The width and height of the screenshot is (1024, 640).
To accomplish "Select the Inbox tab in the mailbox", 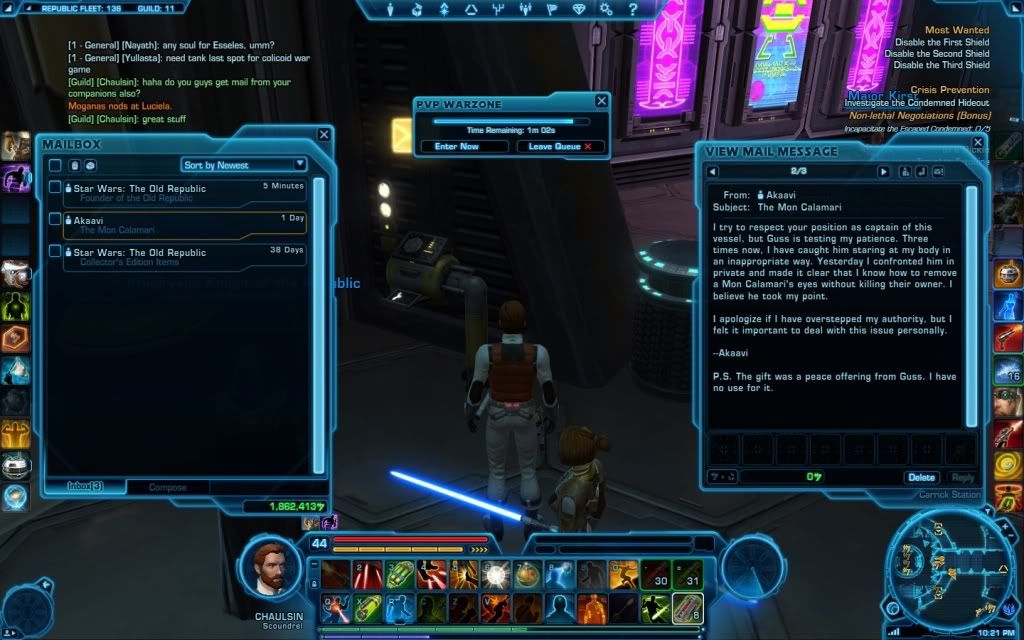I will 85,487.
